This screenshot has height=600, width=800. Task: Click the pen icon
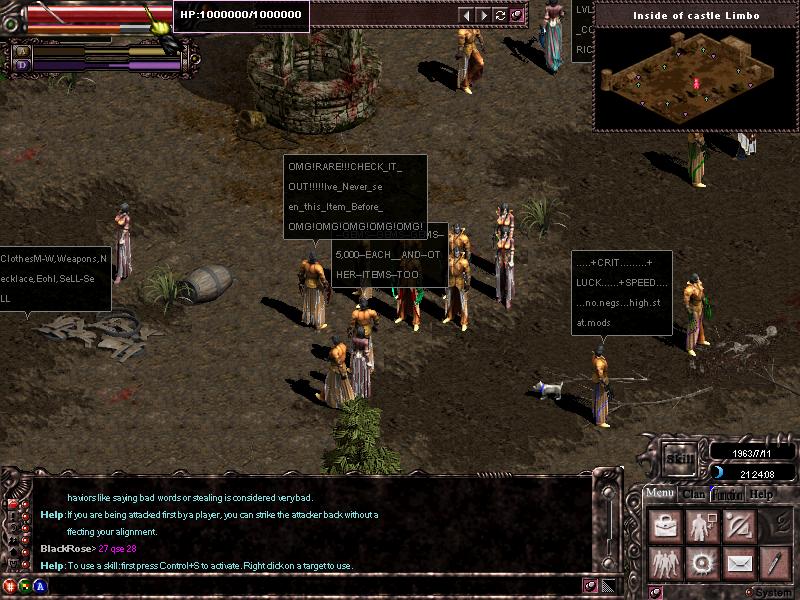point(773,564)
